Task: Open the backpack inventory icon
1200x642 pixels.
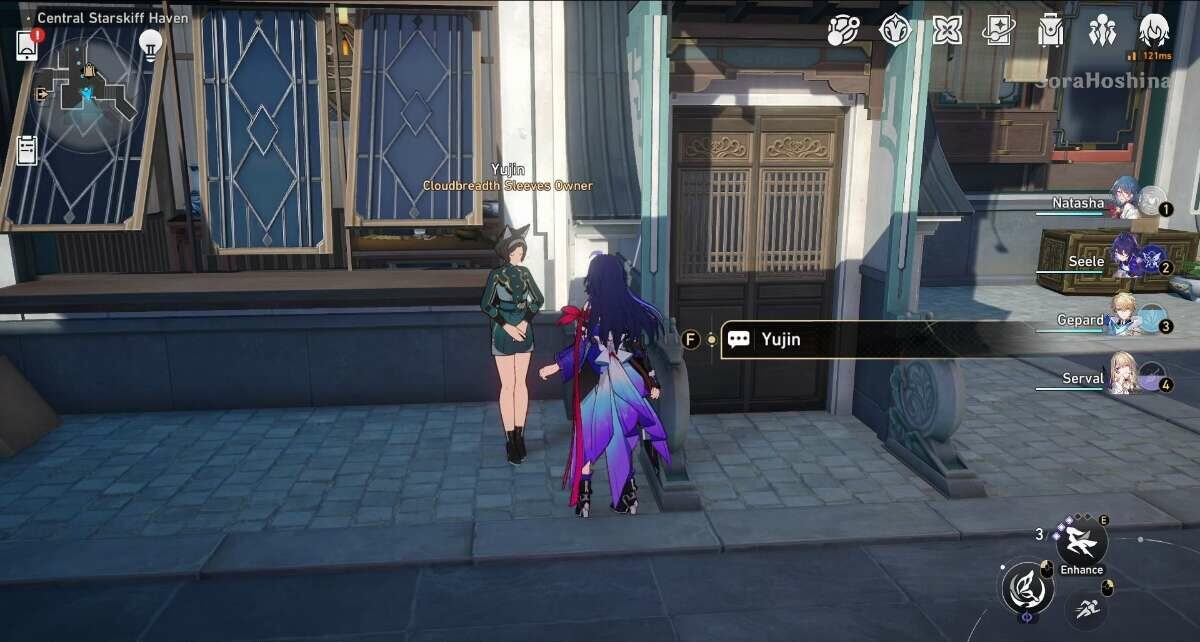Action: (1050, 31)
